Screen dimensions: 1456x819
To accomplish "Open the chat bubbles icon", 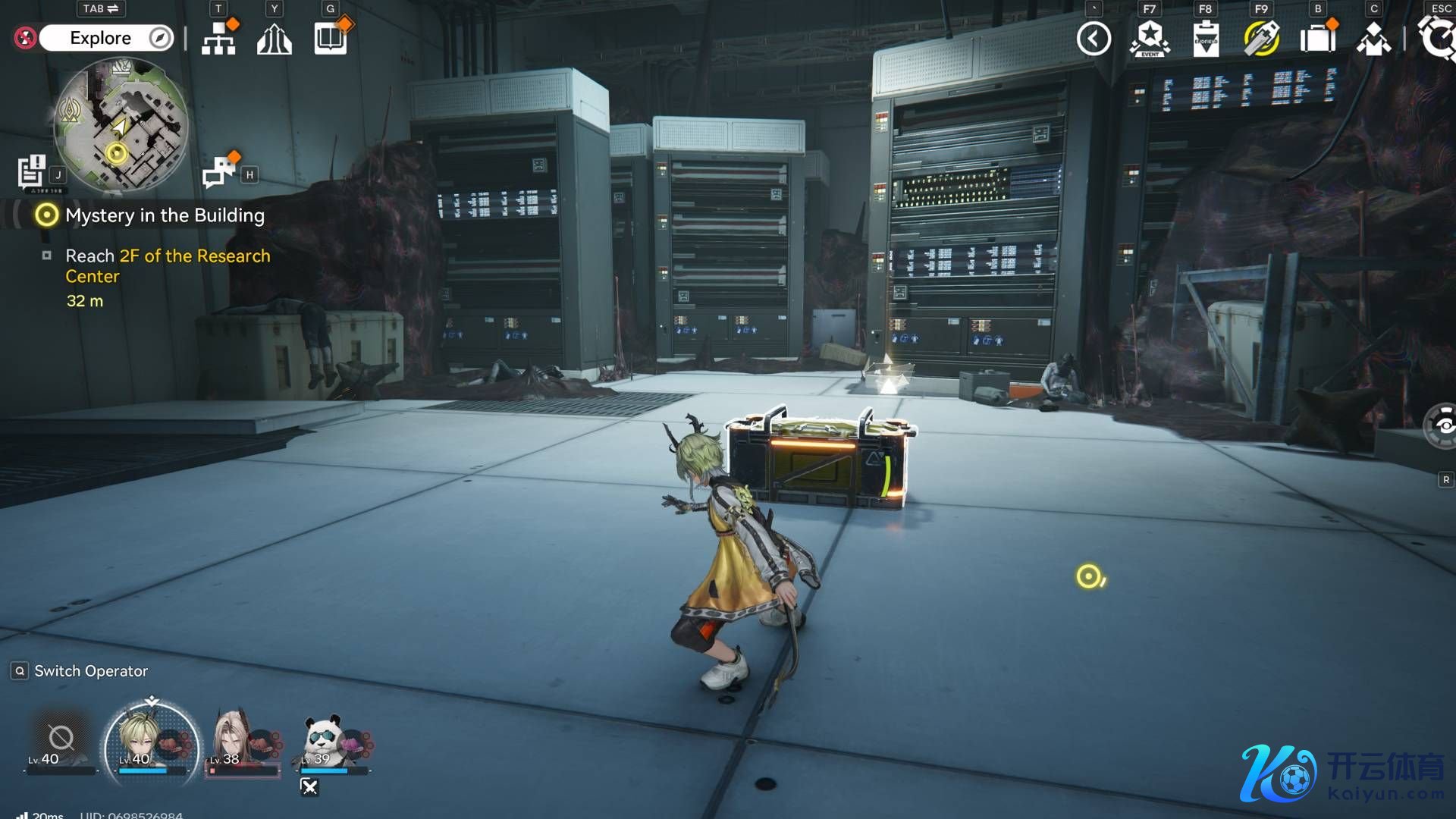I will [x=218, y=172].
